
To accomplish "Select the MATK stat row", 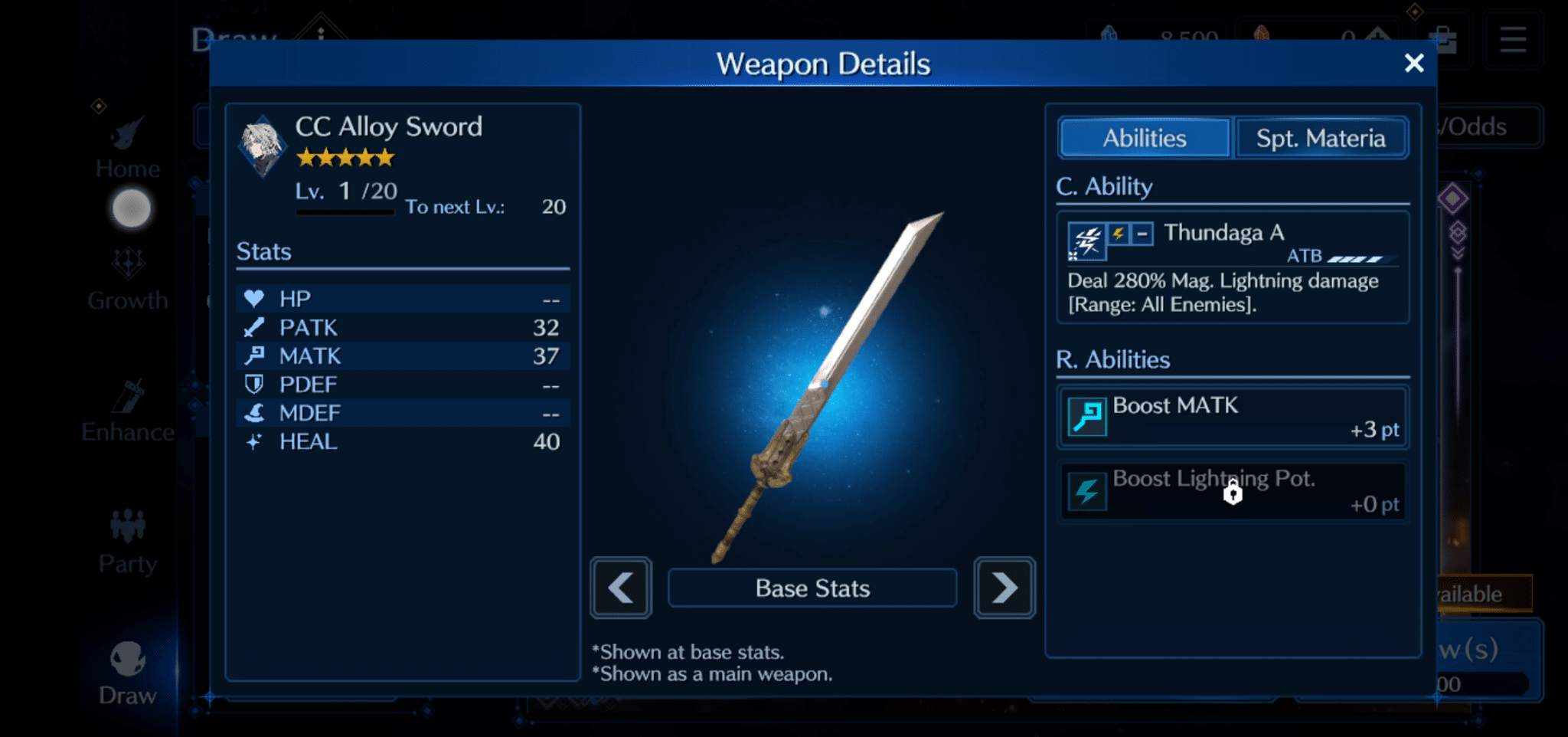I will 402,355.
